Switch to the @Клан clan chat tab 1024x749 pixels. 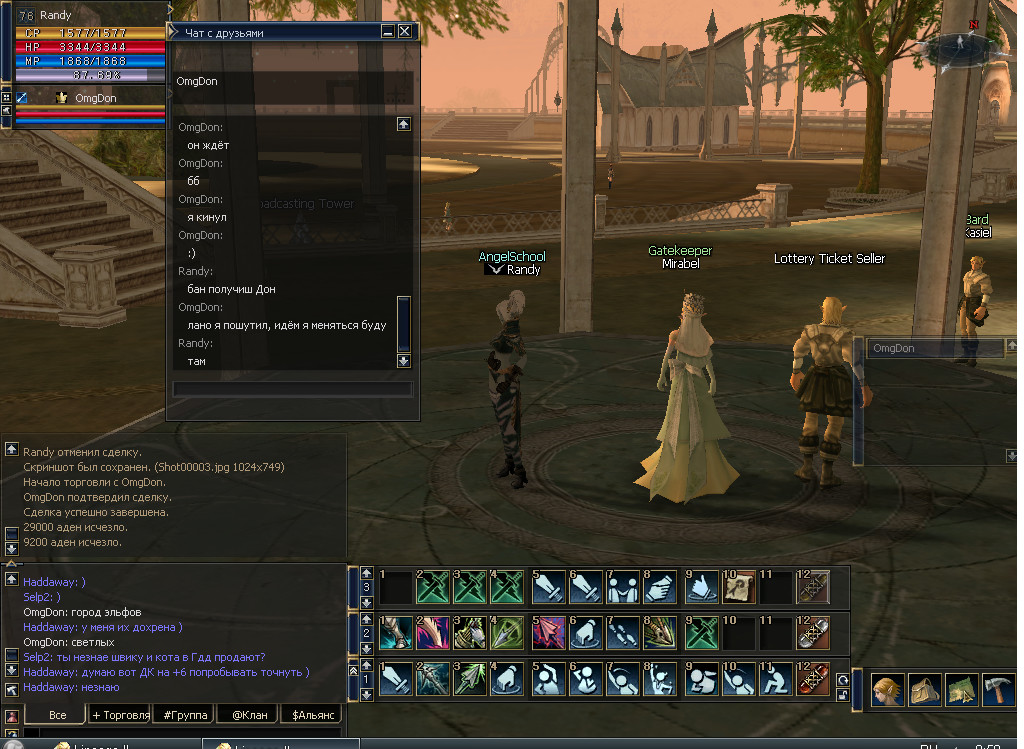248,715
